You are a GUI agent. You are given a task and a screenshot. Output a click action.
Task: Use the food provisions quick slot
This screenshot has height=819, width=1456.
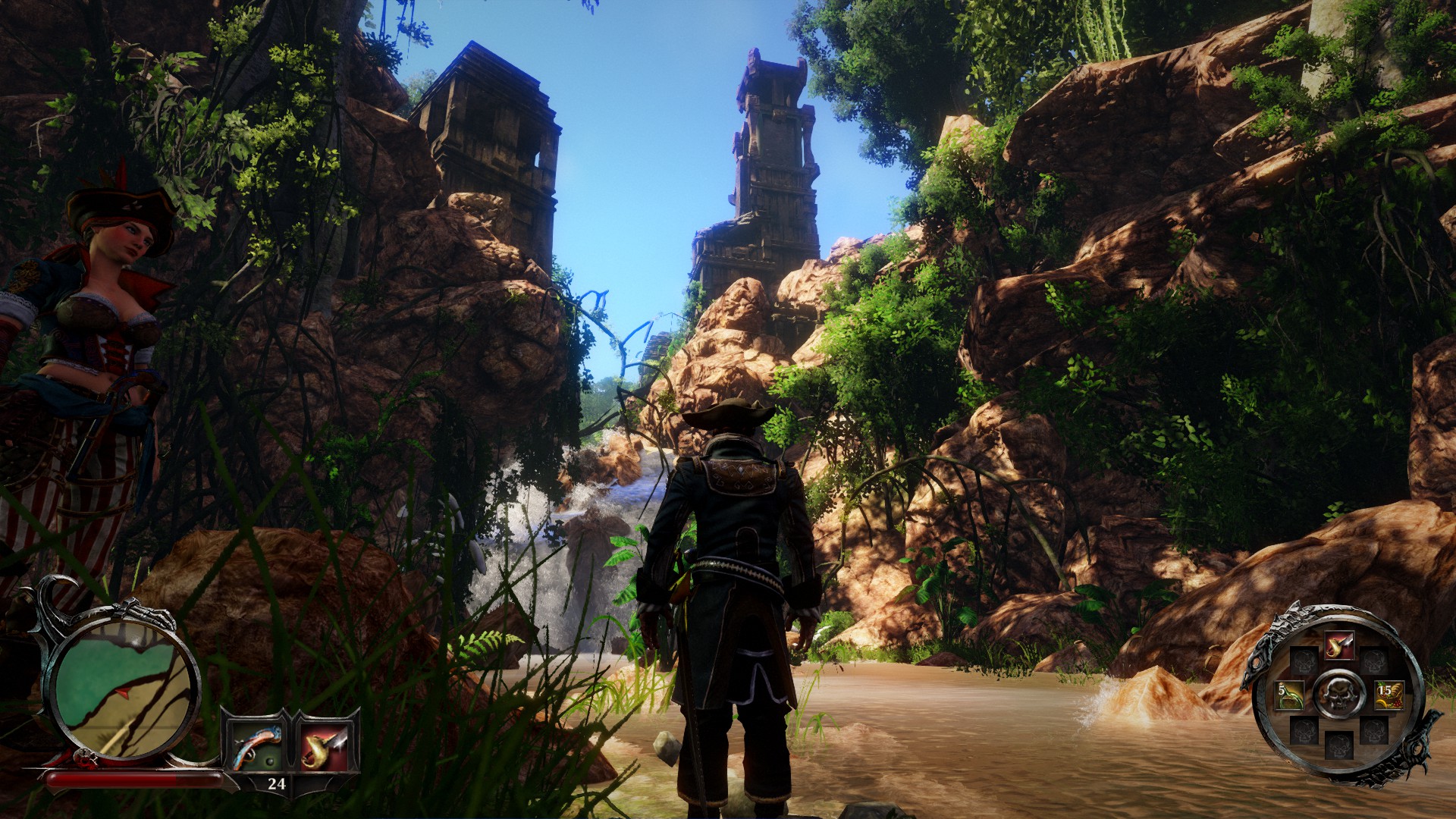(1388, 695)
